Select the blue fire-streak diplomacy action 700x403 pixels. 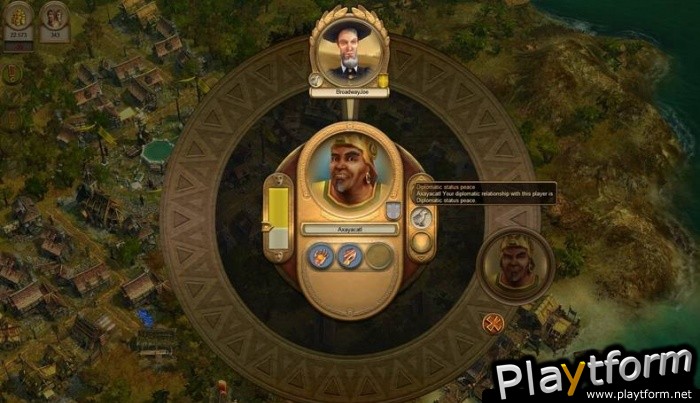pyautogui.click(x=350, y=256)
